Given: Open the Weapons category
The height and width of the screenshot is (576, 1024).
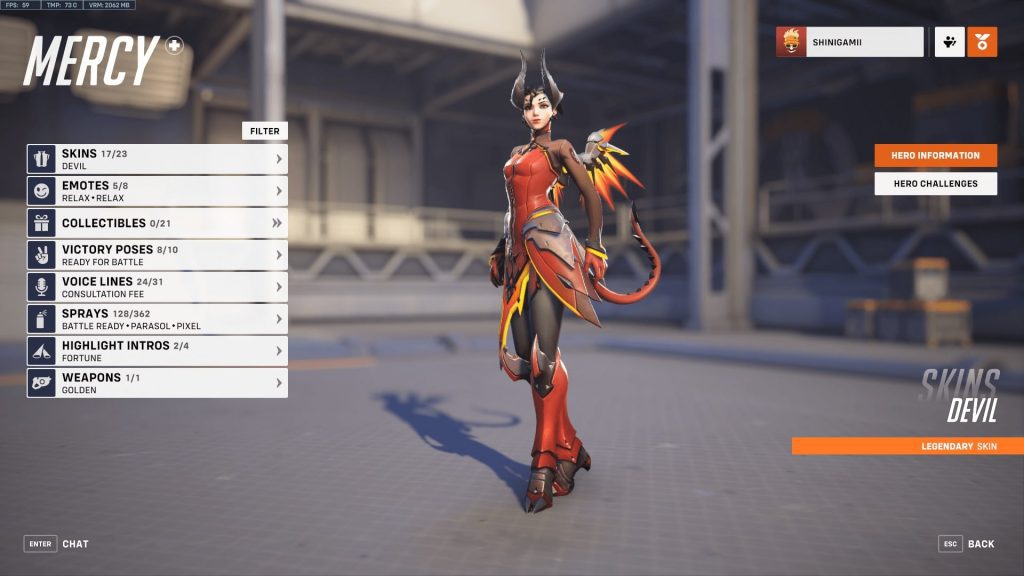Looking at the screenshot, I should point(157,383).
